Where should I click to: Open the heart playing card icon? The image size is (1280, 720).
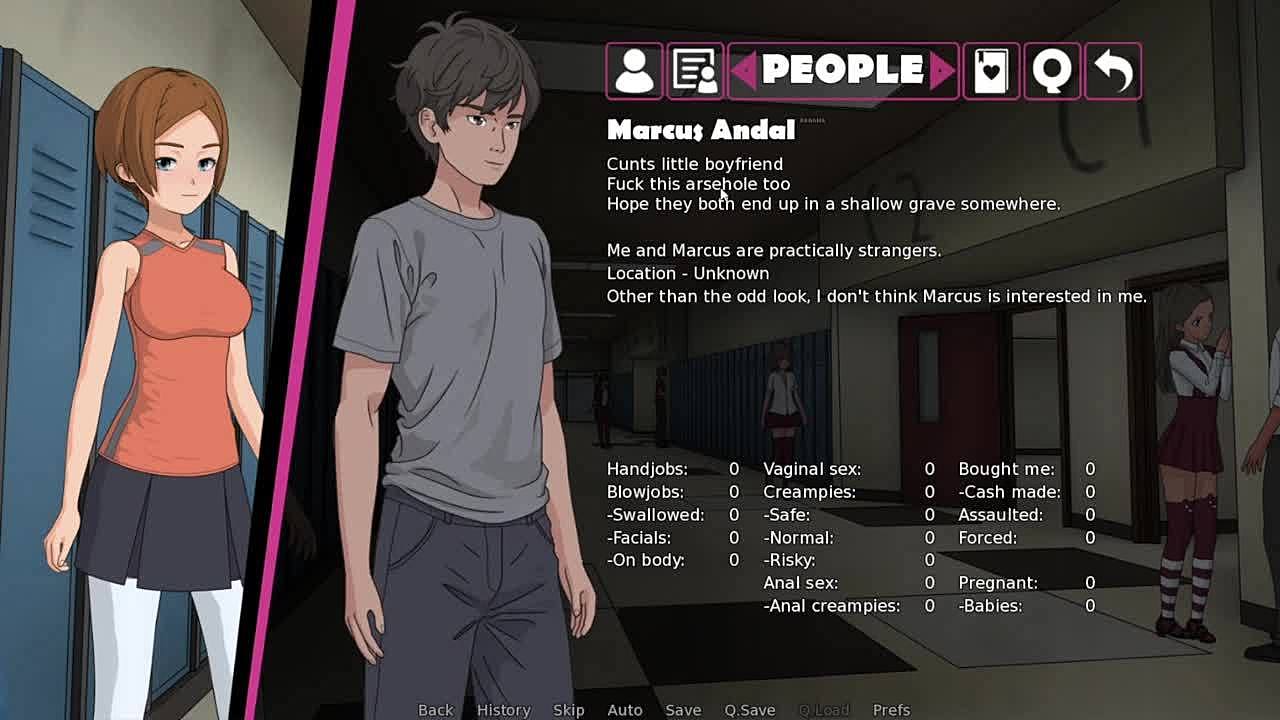991,71
